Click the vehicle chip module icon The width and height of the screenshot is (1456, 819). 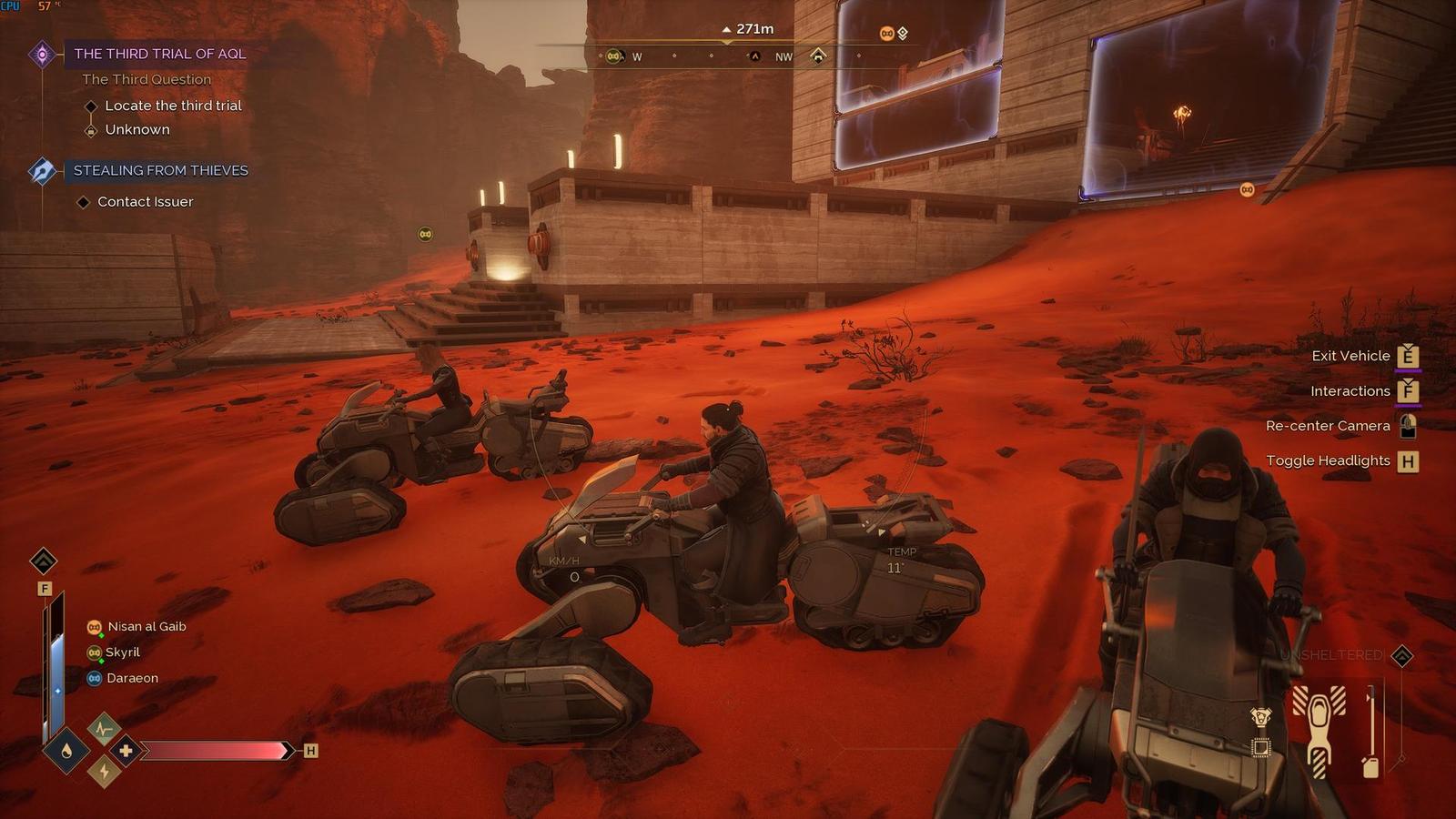click(1260, 748)
